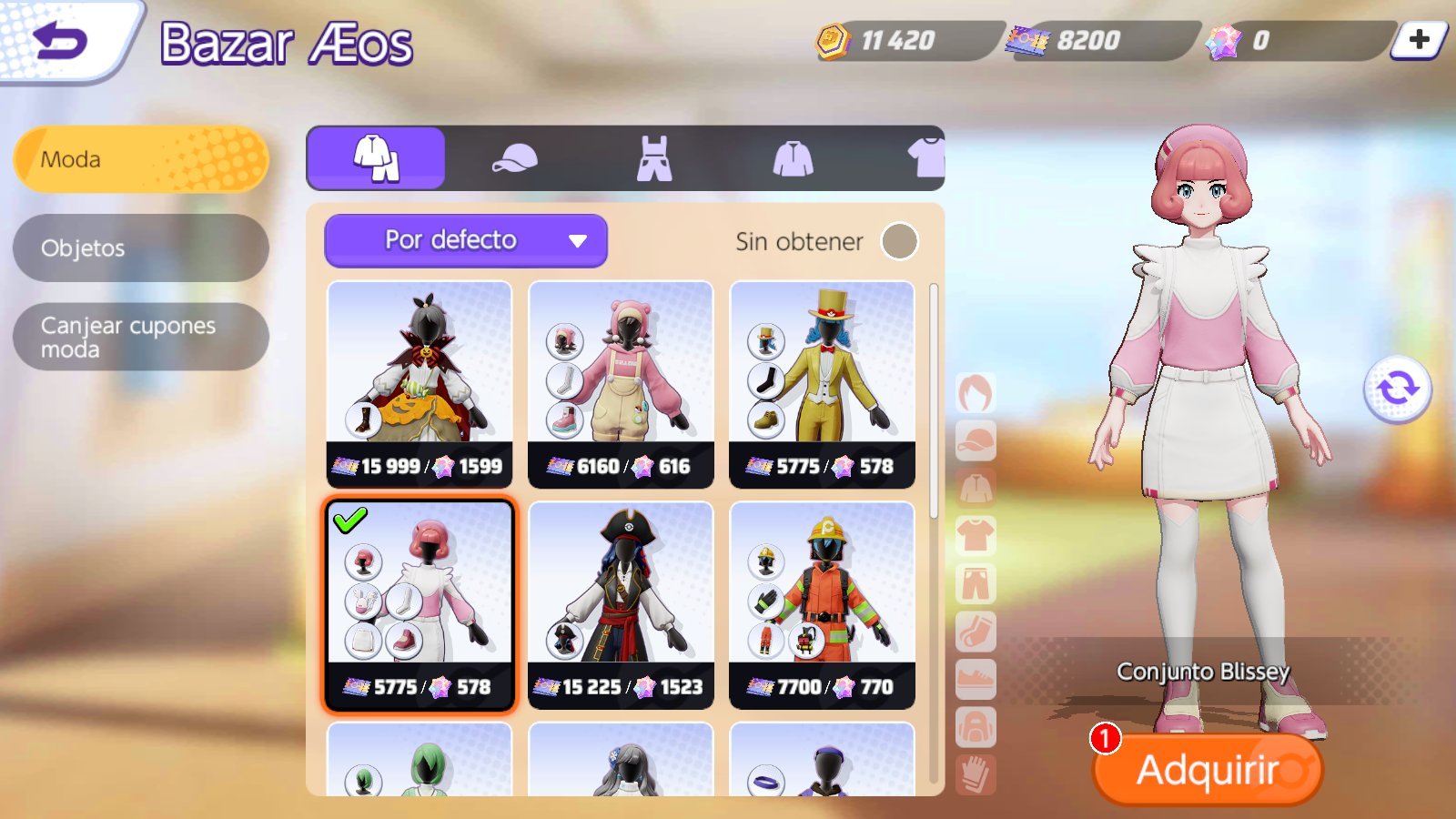Switch to the cap headwear tab
The height and width of the screenshot is (819, 1456).
click(x=514, y=158)
